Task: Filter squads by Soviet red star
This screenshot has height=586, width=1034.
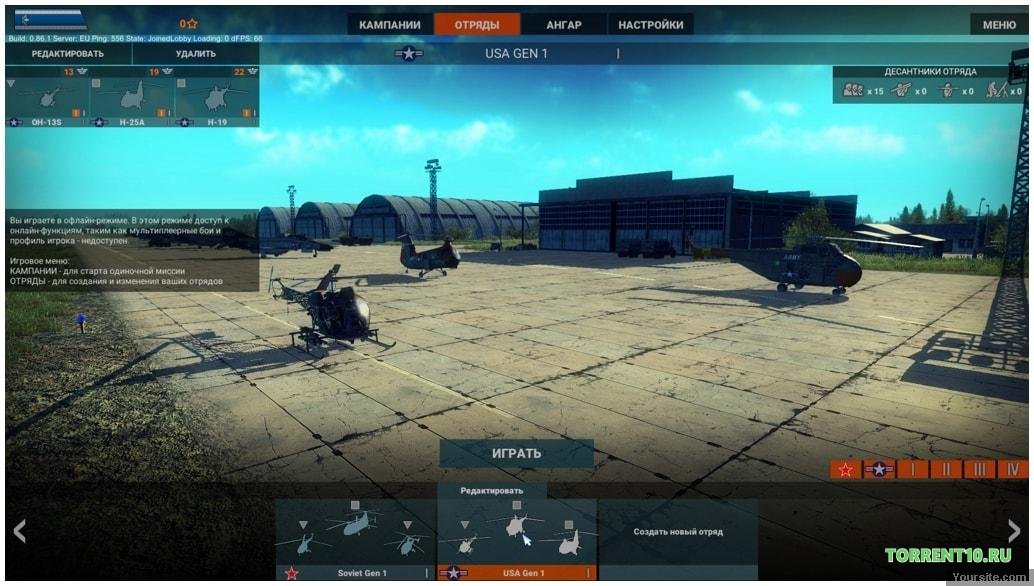Action: 846,469
